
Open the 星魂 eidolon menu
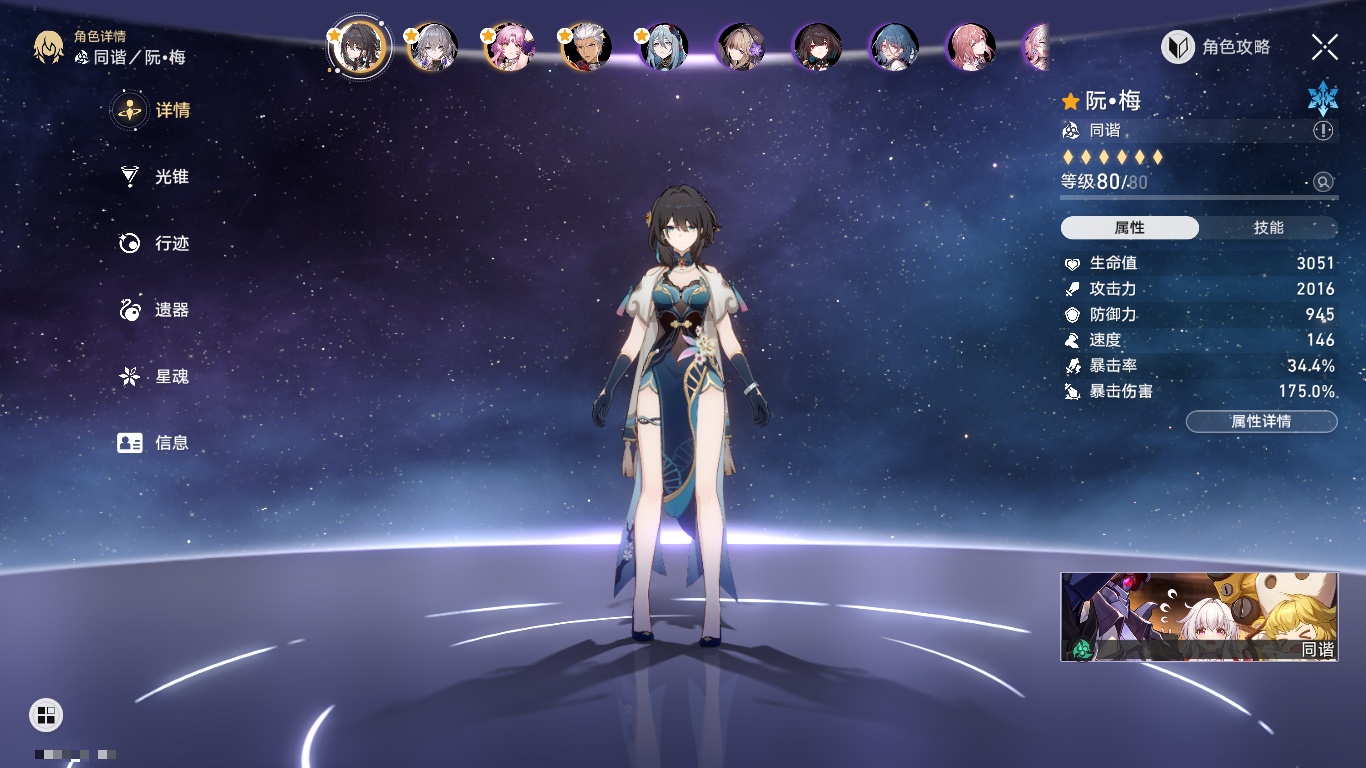point(153,376)
